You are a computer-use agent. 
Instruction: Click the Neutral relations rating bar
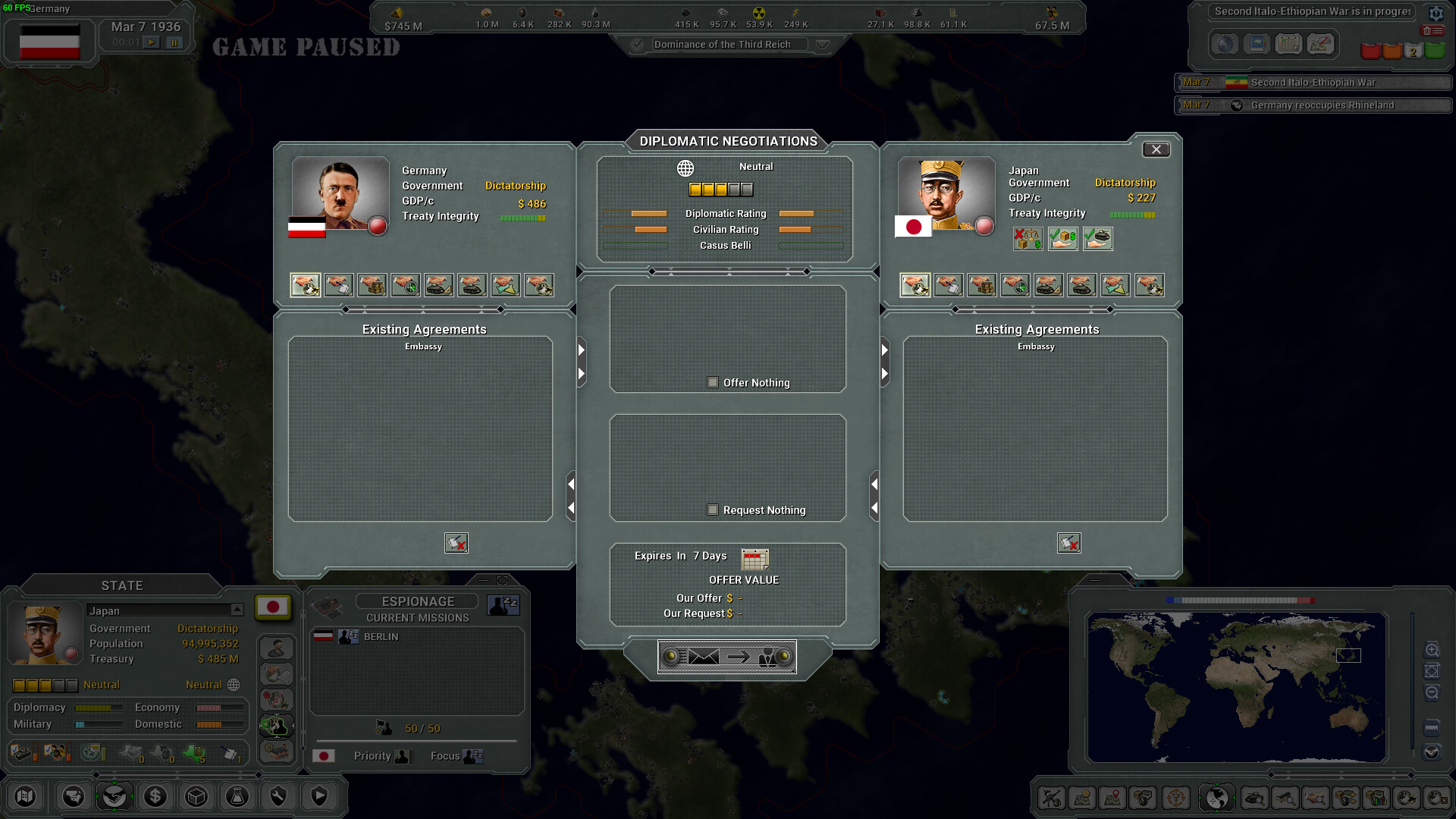[x=720, y=189]
